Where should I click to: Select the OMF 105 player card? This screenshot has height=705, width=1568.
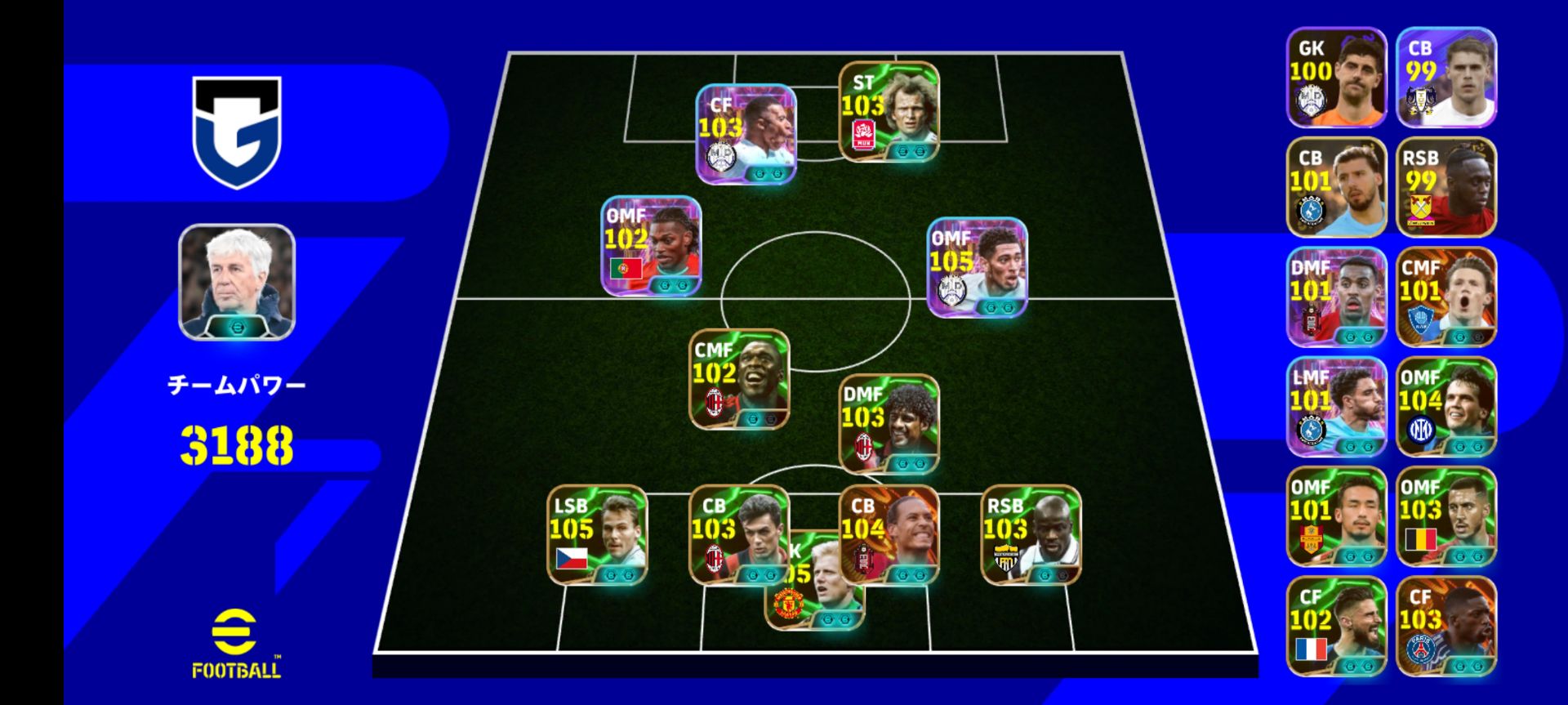(x=977, y=267)
